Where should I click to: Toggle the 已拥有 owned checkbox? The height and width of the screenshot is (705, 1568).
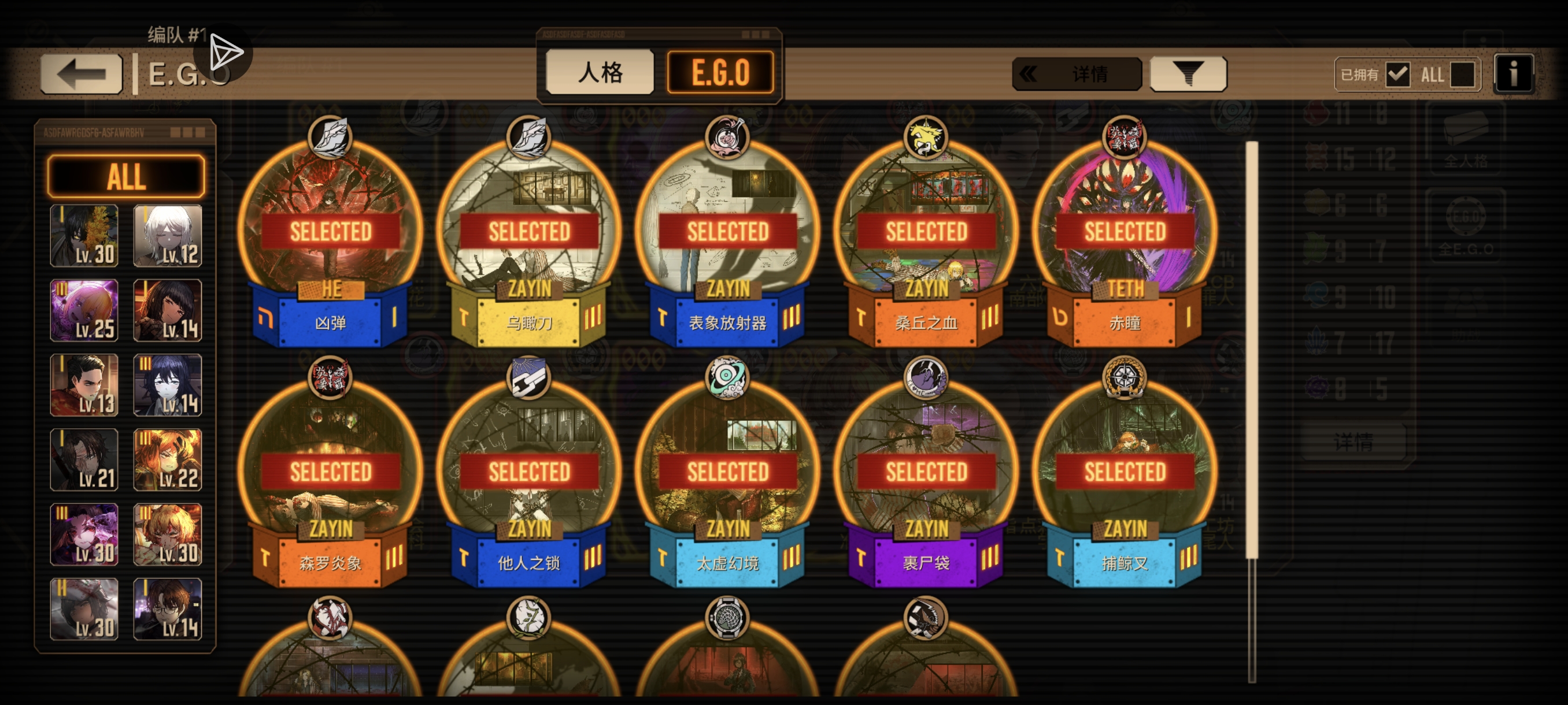tap(1397, 75)
